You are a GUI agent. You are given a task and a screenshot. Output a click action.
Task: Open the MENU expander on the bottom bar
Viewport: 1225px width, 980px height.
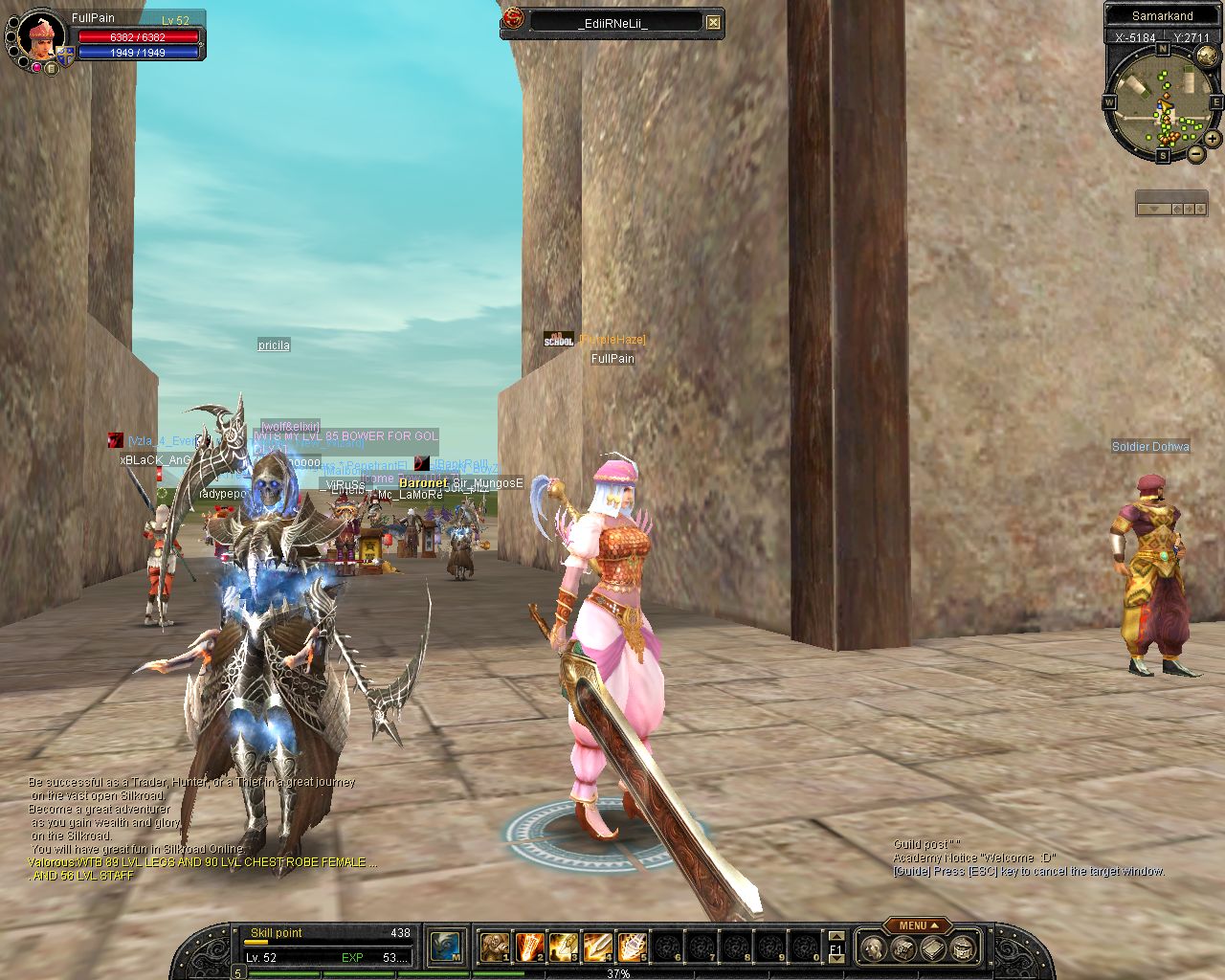[917, 925]
